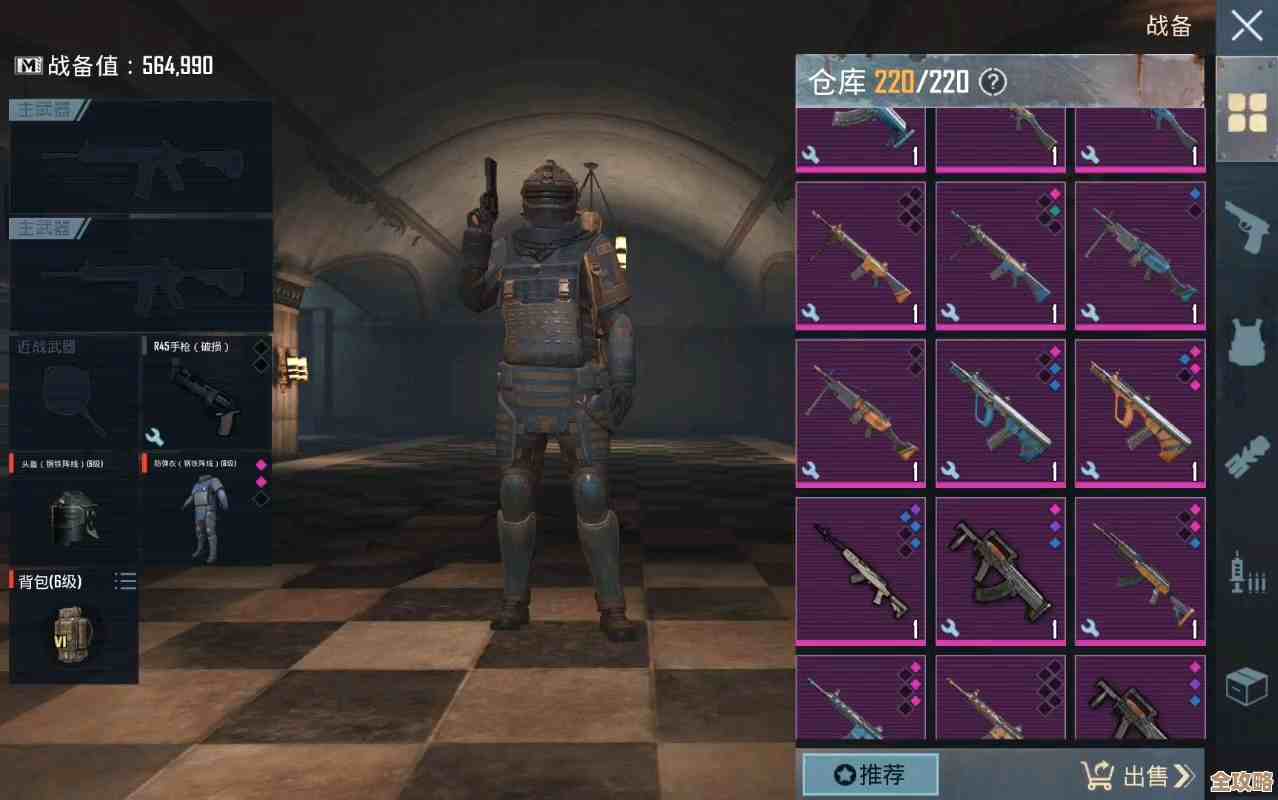1278x800 pixels.
Task: Switch to the box category tab
Action: point(1247,686)
